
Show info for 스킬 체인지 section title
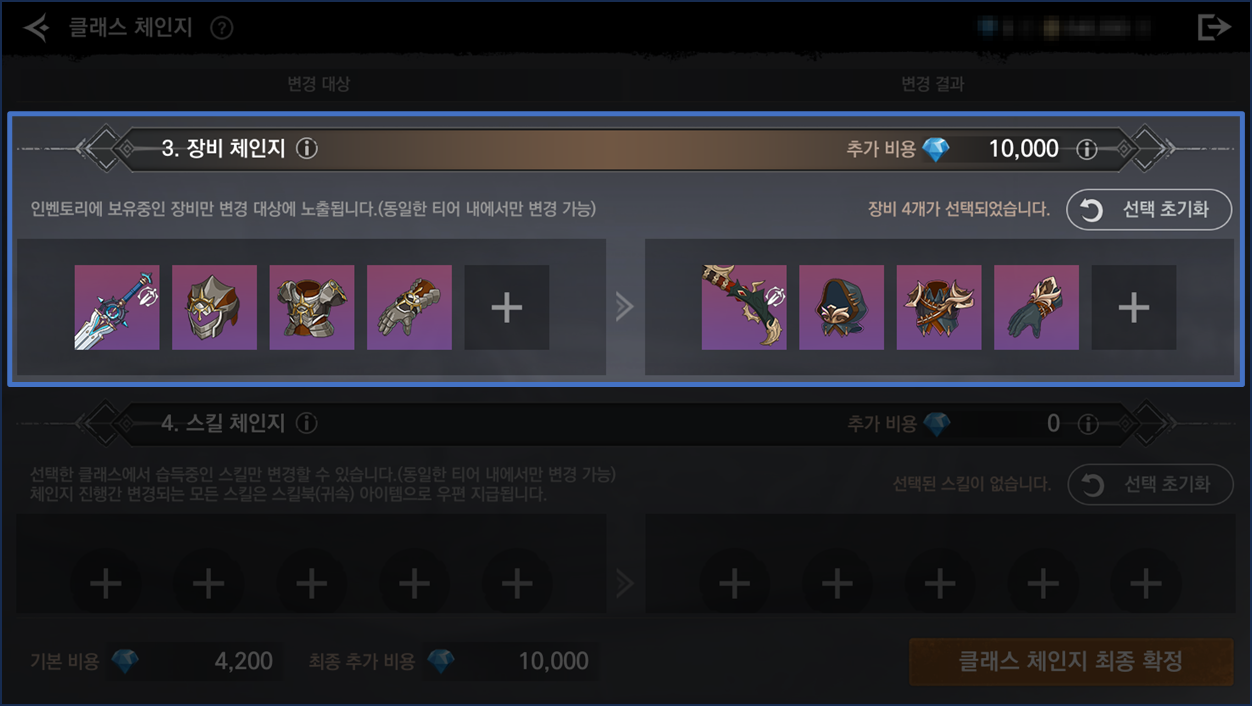pos(307,424)
